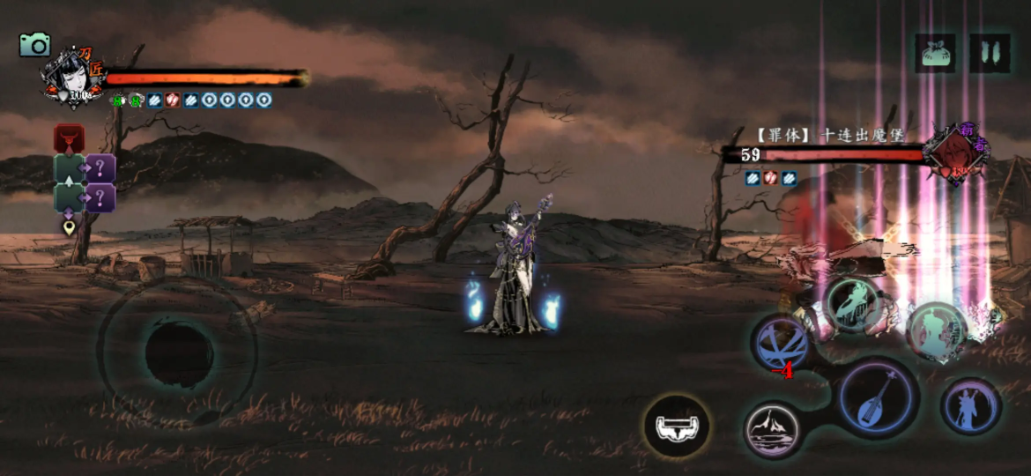
Task: Activate the lute attack skill
Action: 878,397
